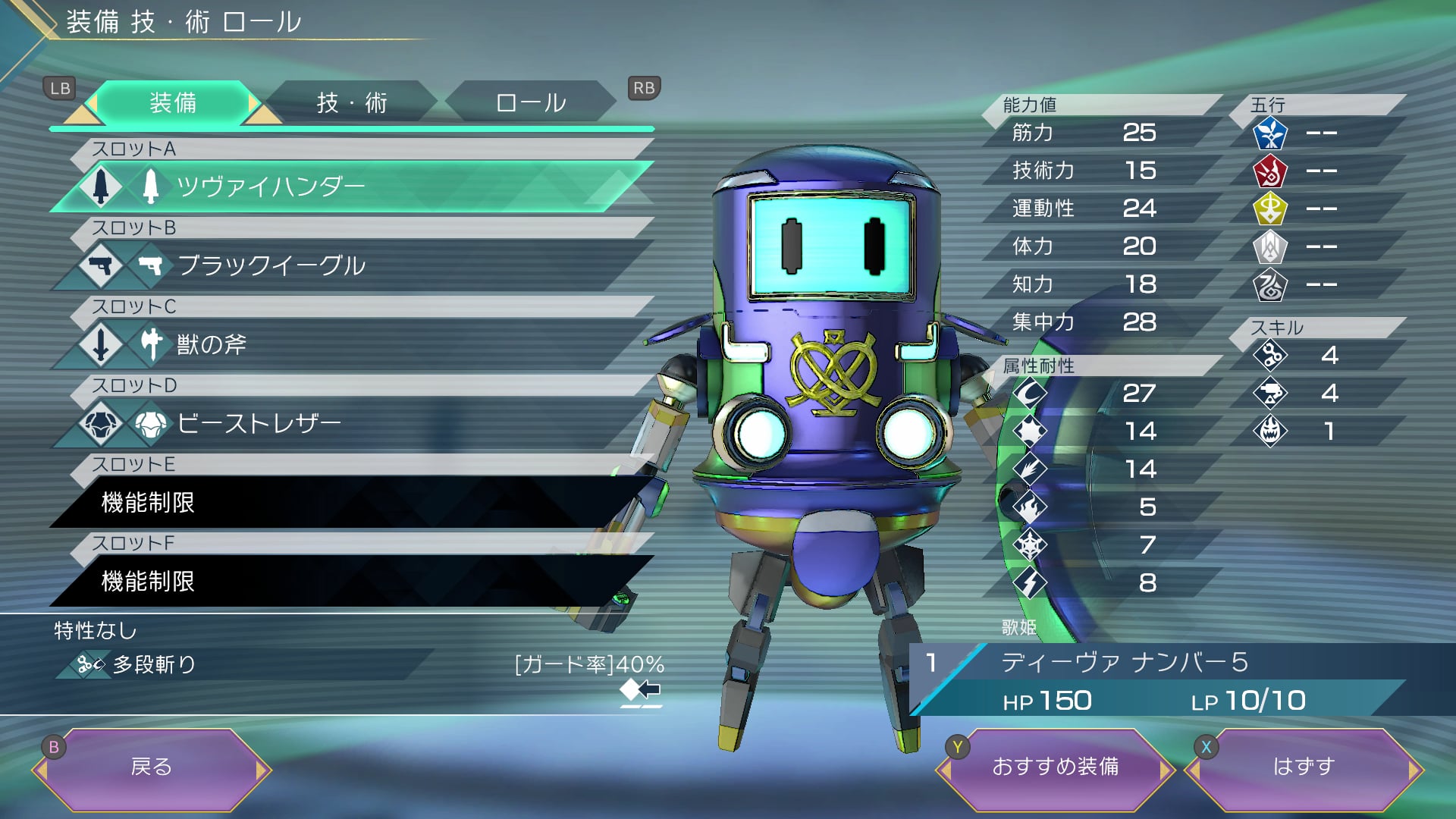This screenshot has height=819, width=1456.
Task: Open the 技・術 tab
Action: pyautogui.click(x=352, y=102)
